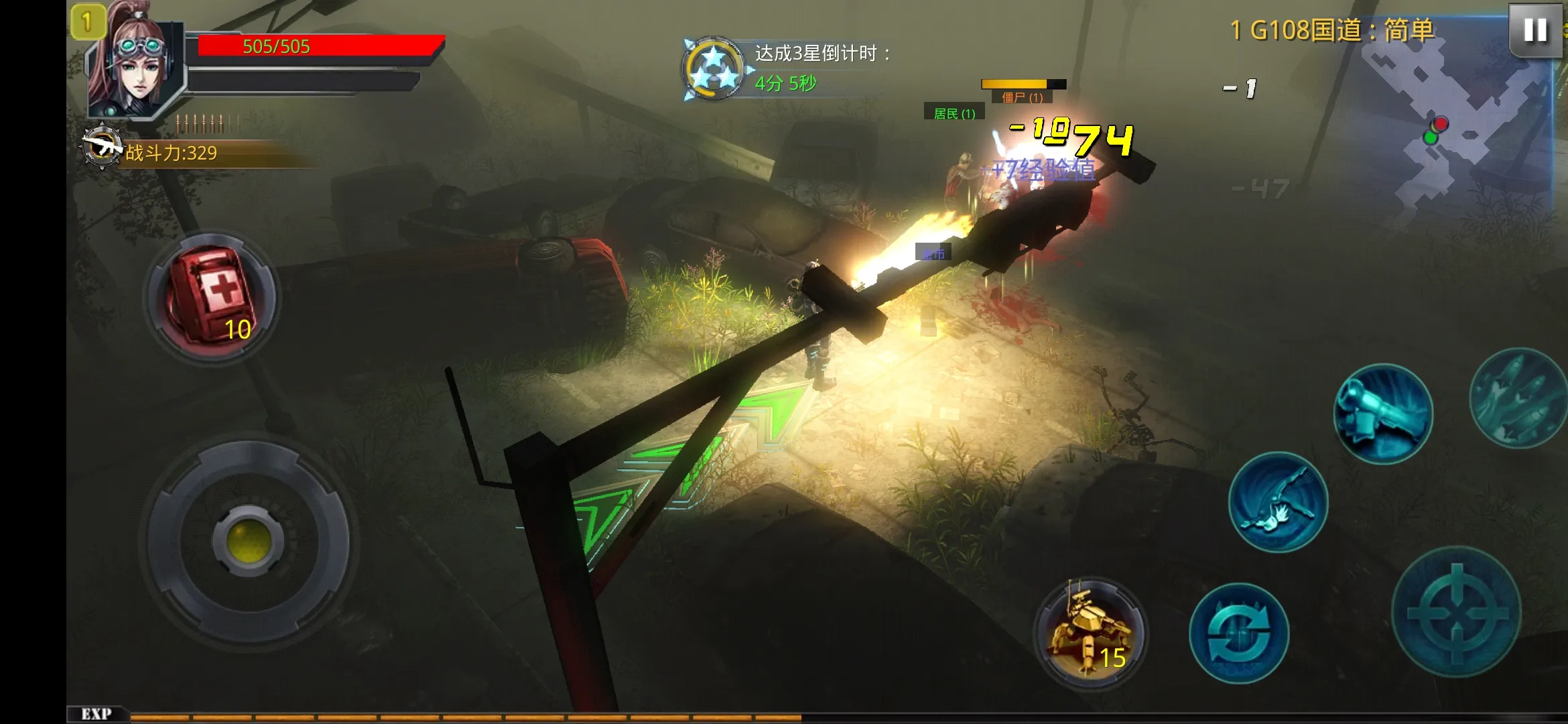Use the red medkit item
The image size is (1568, 724).
[212, 297]
